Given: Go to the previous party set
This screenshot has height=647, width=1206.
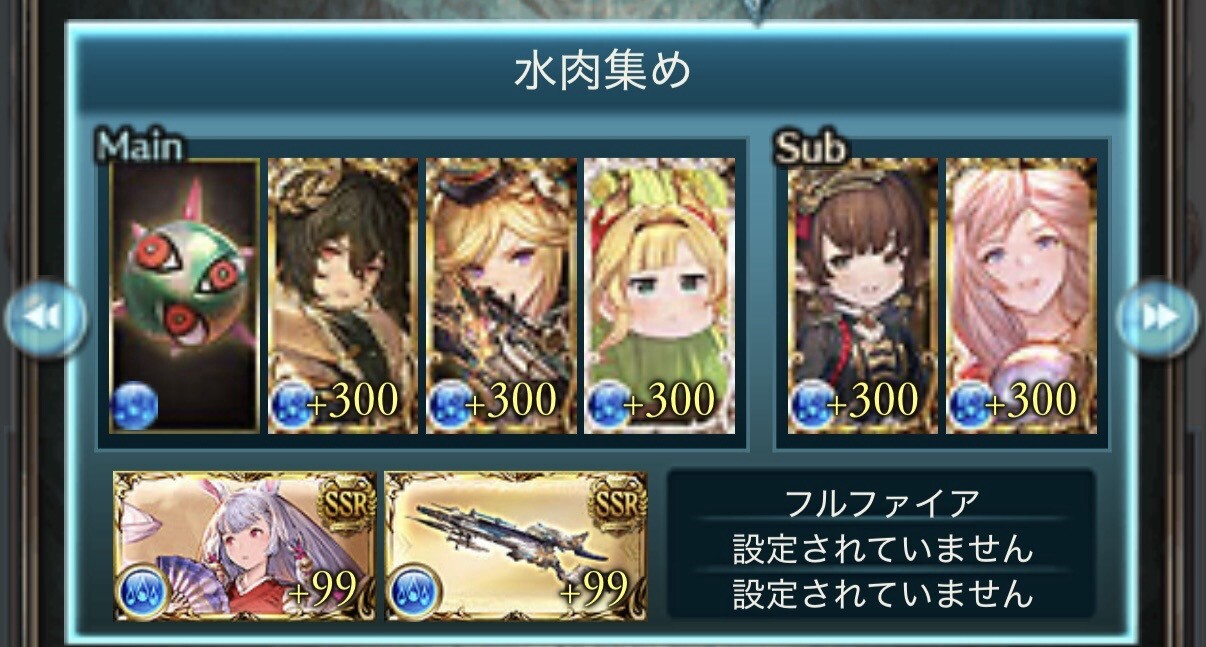Looking at the screenshot, I should point(45,319).
